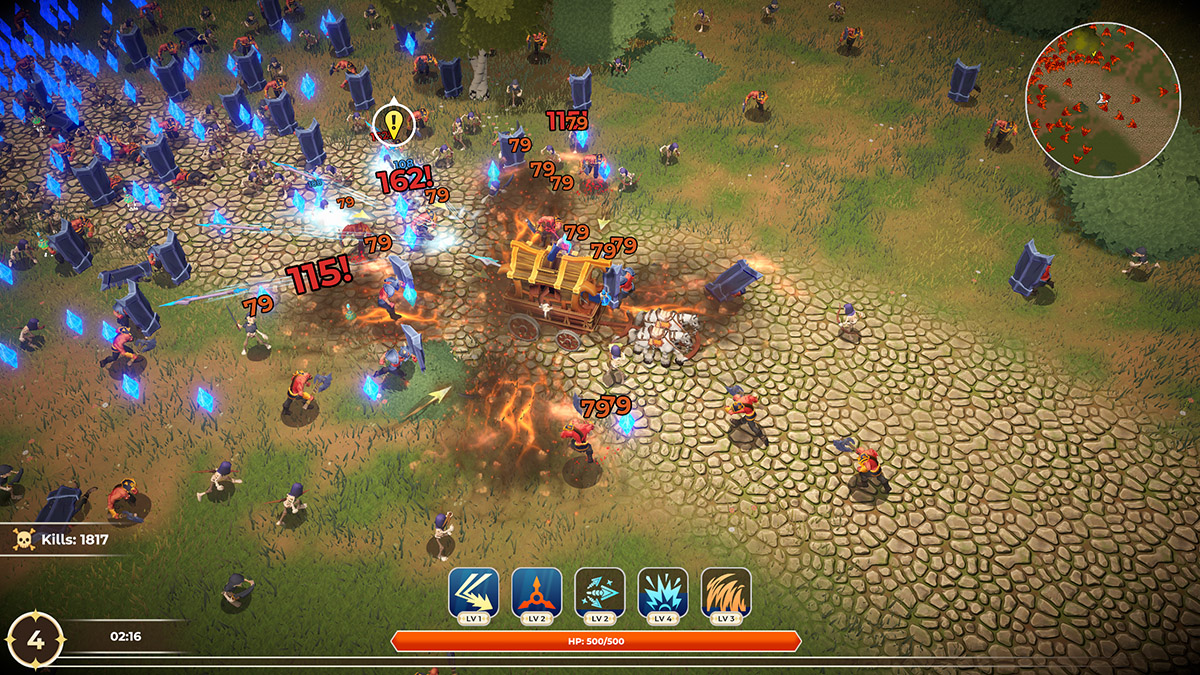Trigger the cyan triple-arrow ability
1200x675 pixels.
(x=599, y=593)
